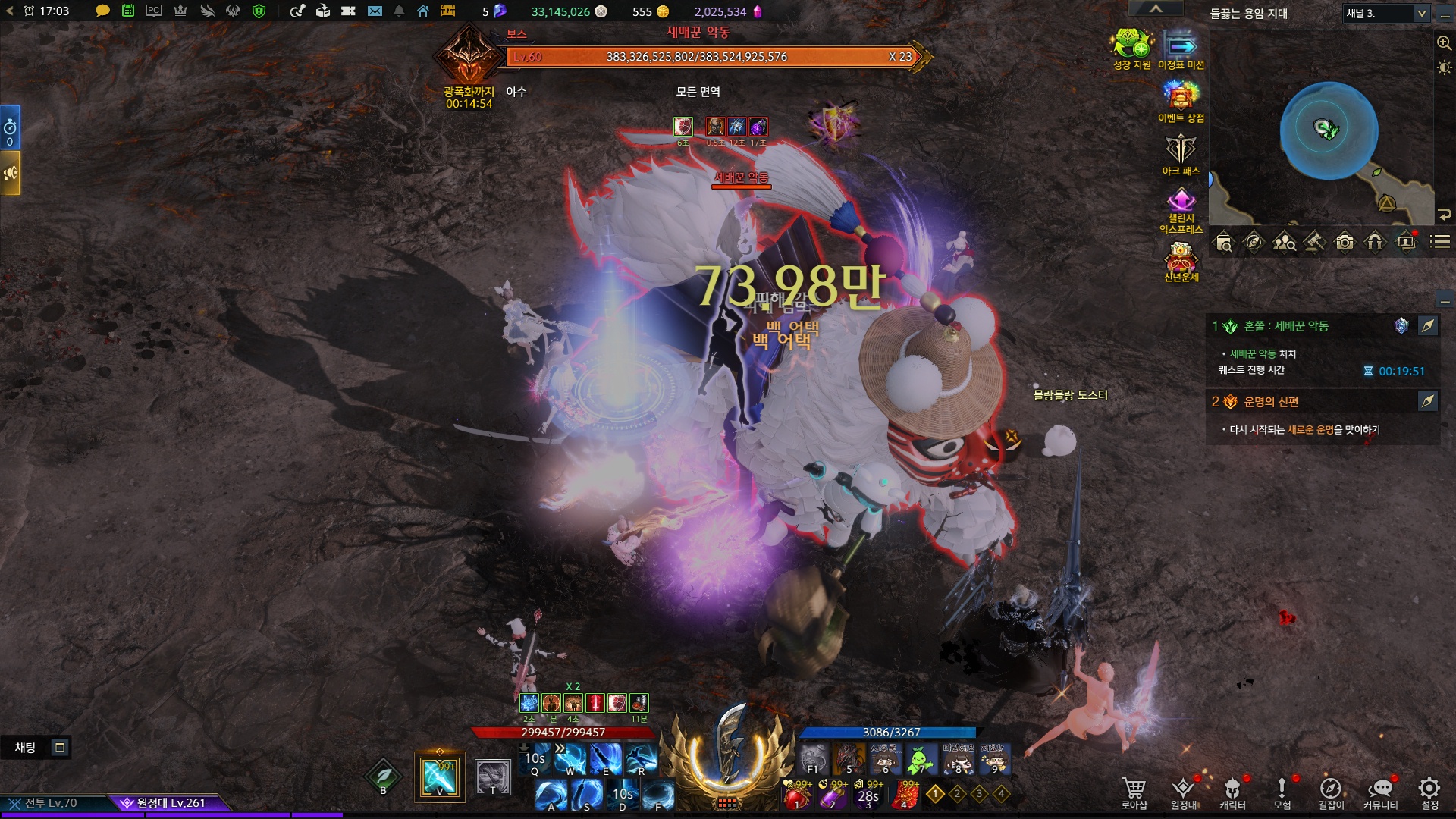1456x819 pixels.
Task: Open the 모험 adventure menu
Action: pos(1282,792)
